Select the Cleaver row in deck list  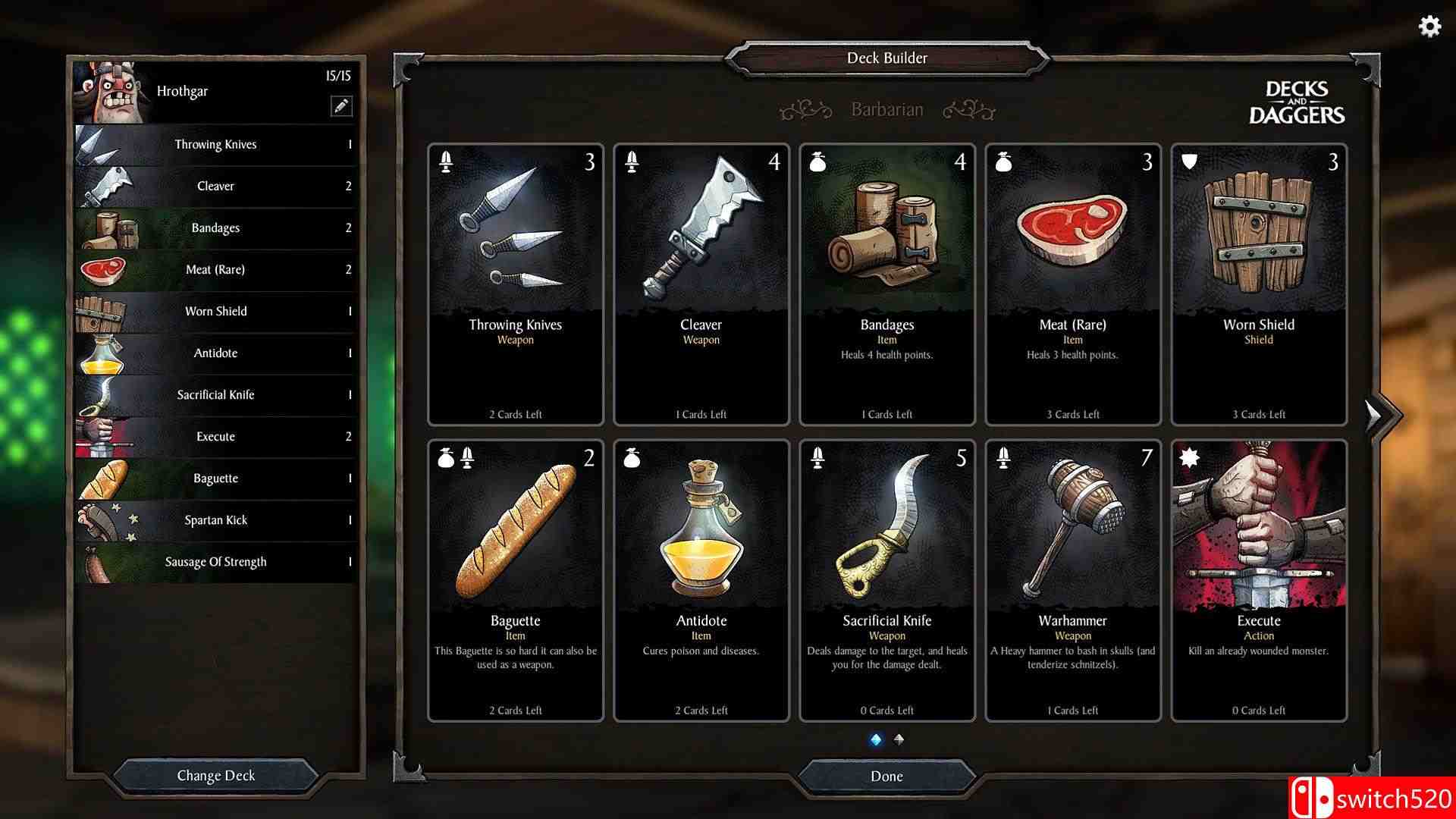pos(216,187)
